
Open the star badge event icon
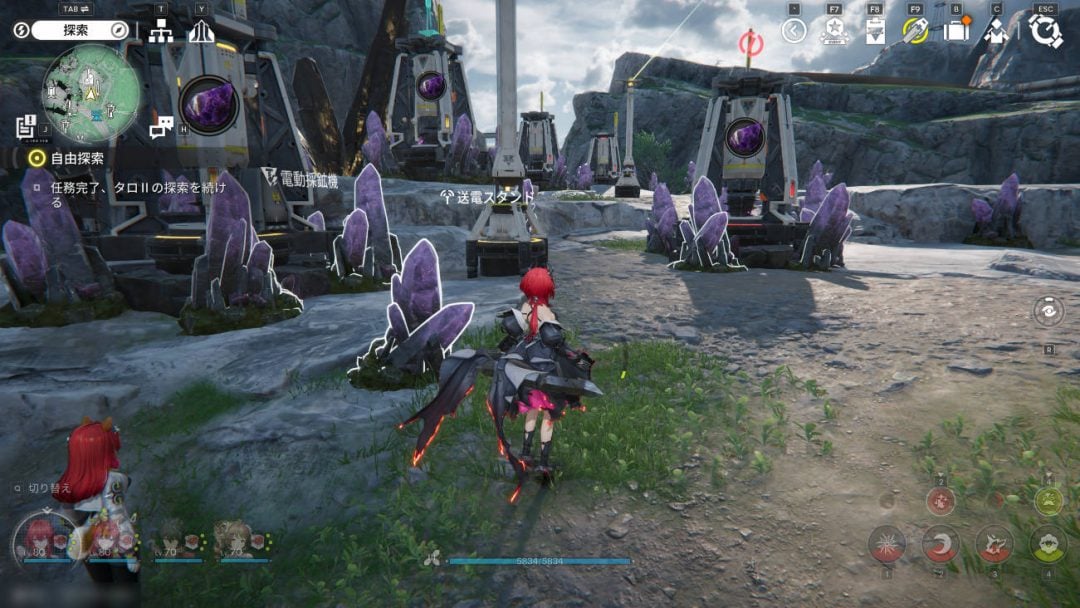(834, 31)
